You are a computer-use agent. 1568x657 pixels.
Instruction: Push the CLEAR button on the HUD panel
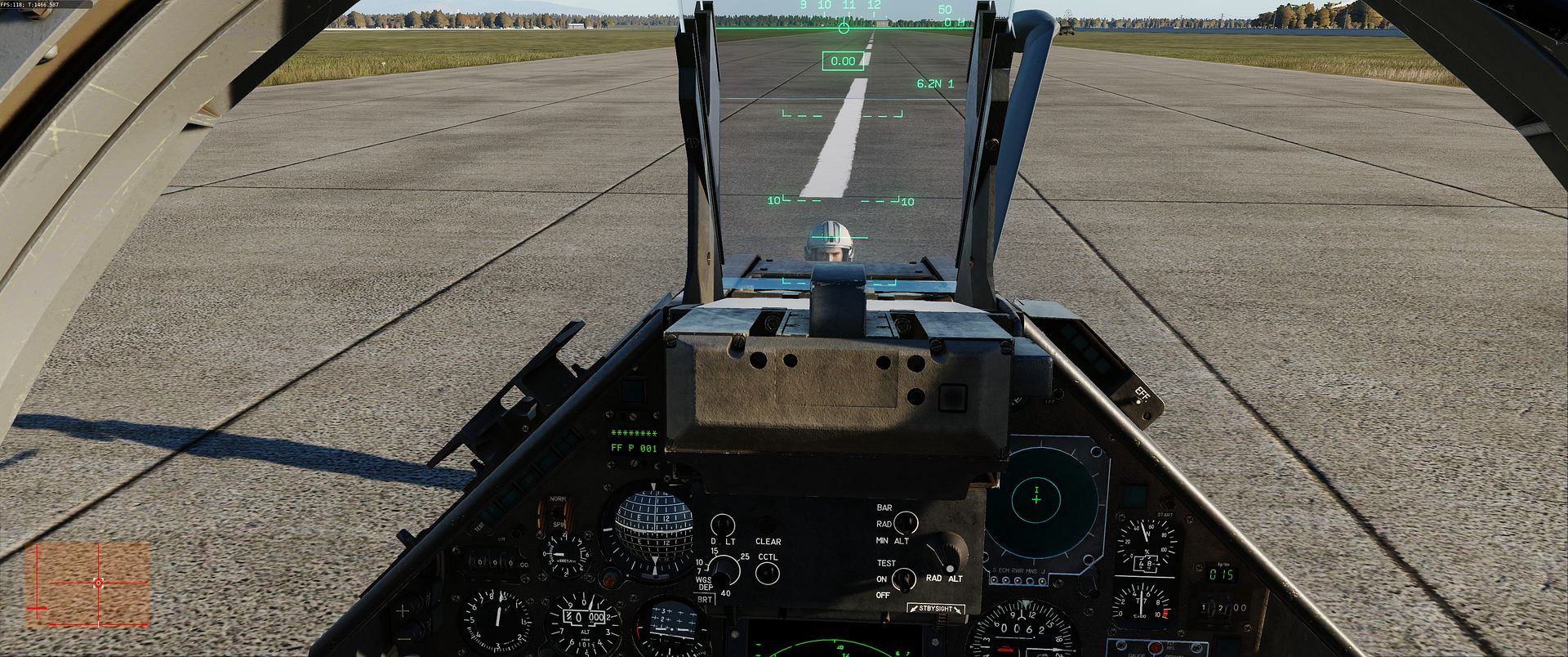[766, 525]
